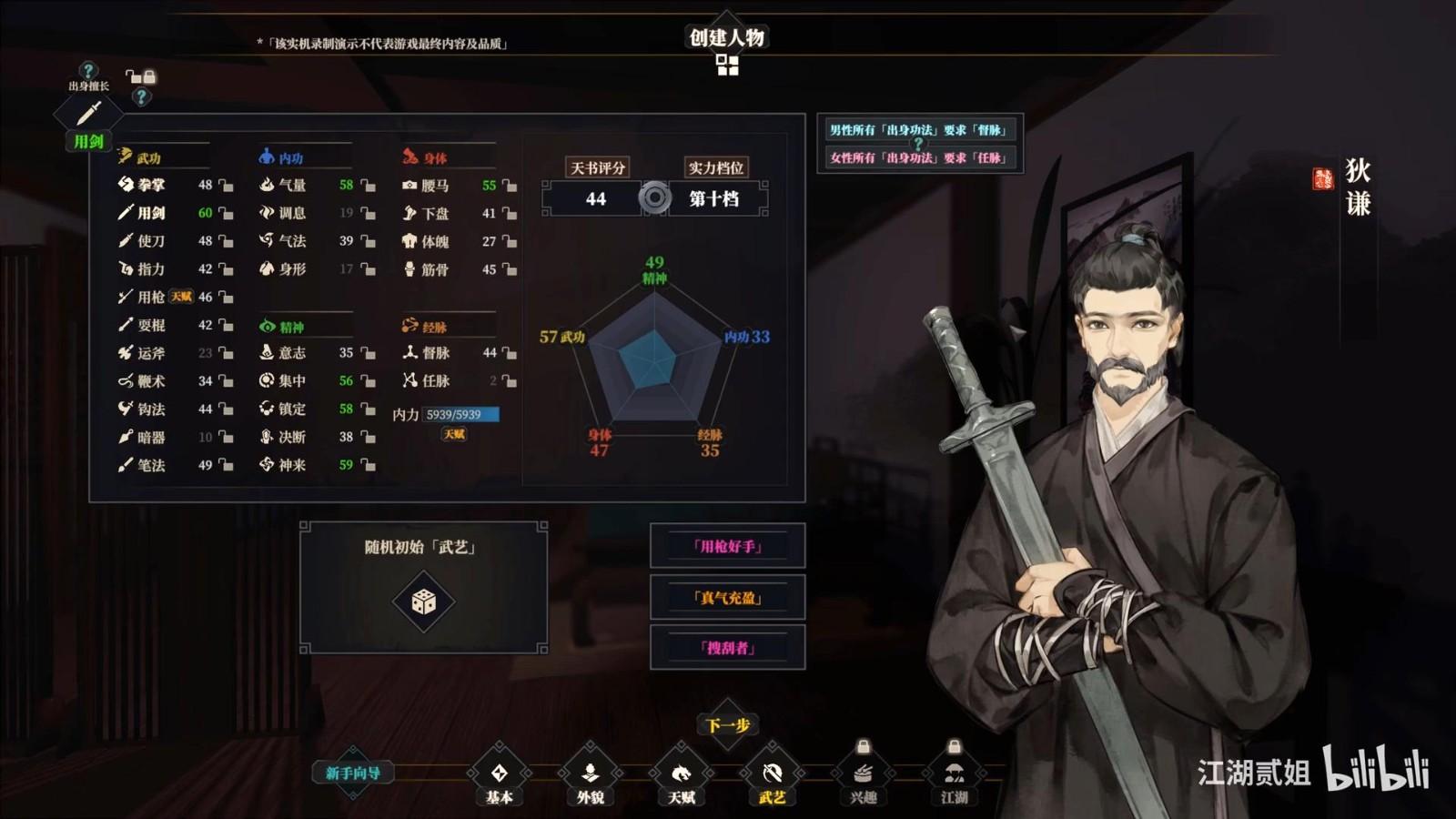The height and width of the screenshot is (819, 1456).
Task: Toggle the lock beside 腰马 stat
Action: tap(510, 186)
